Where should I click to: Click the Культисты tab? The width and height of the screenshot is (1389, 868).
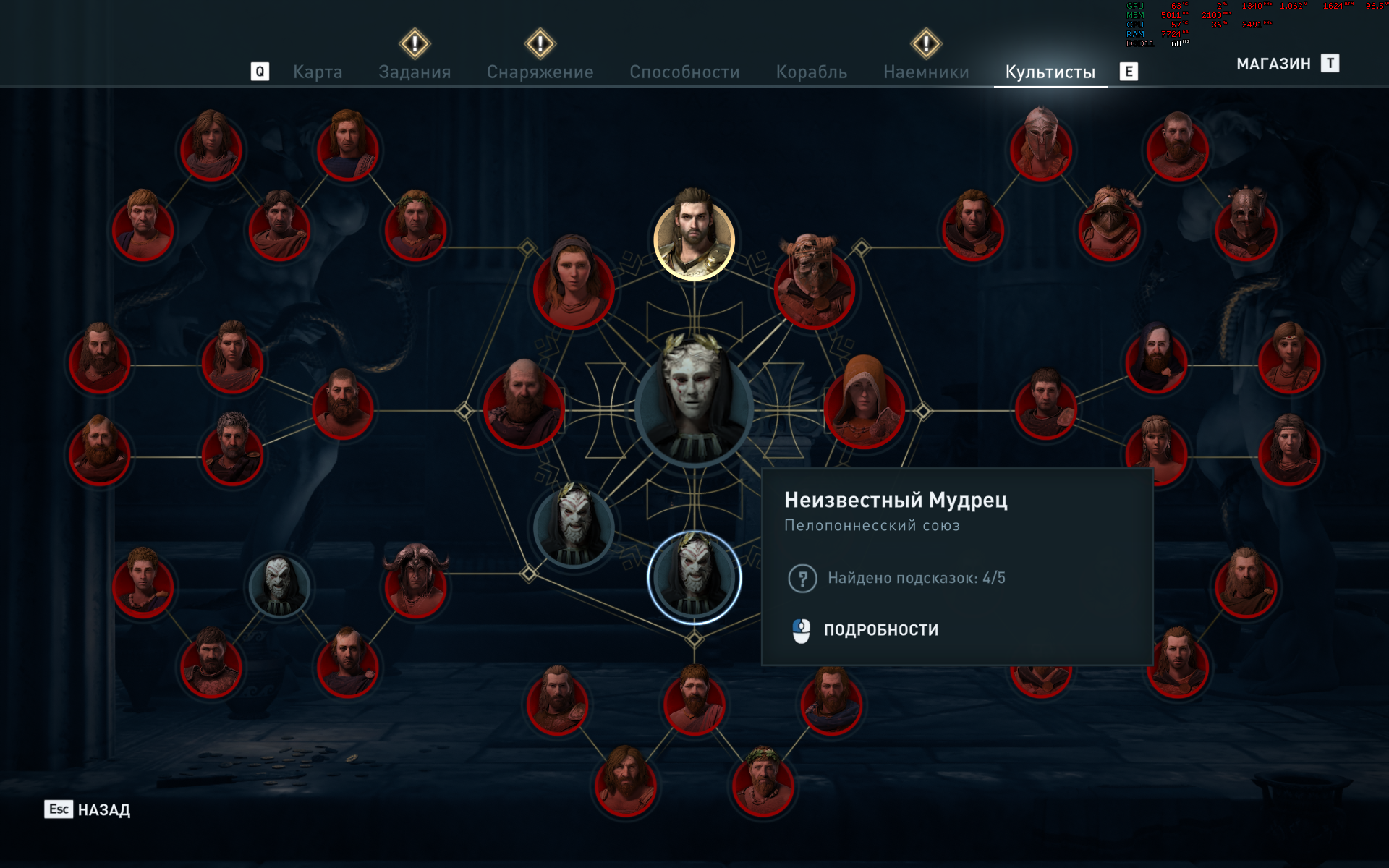tap(1050, 72)
